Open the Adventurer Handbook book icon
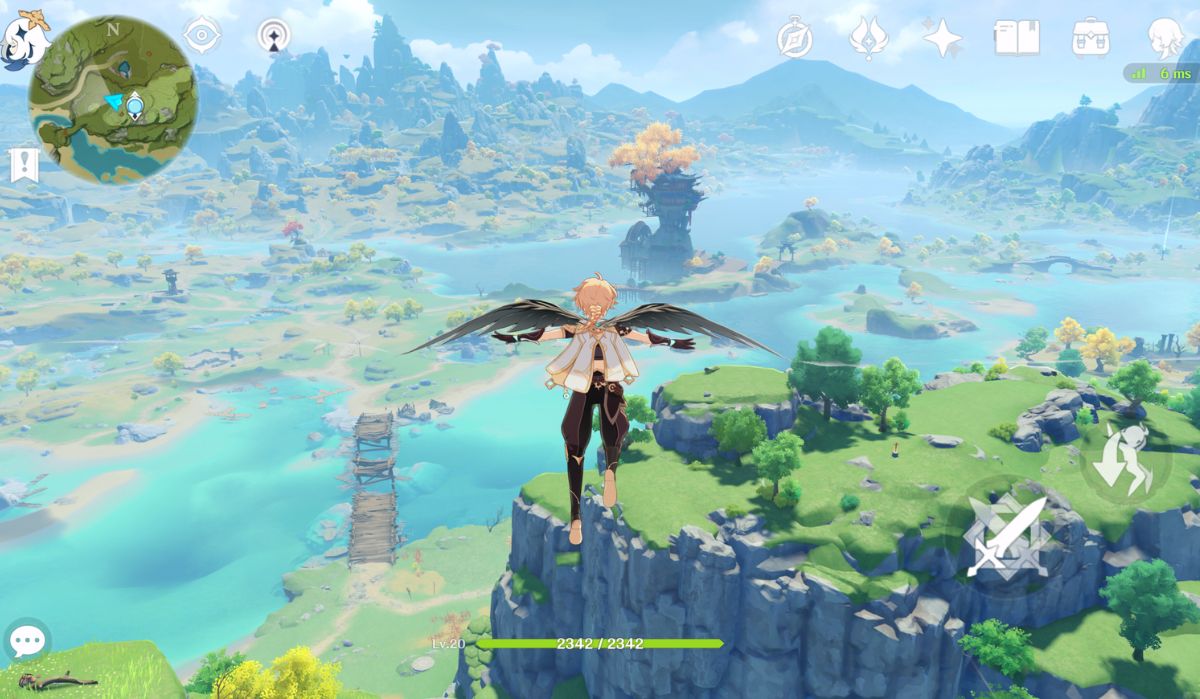The height and width of the screenshot is (699, 1200). (x=1016, y=39)
